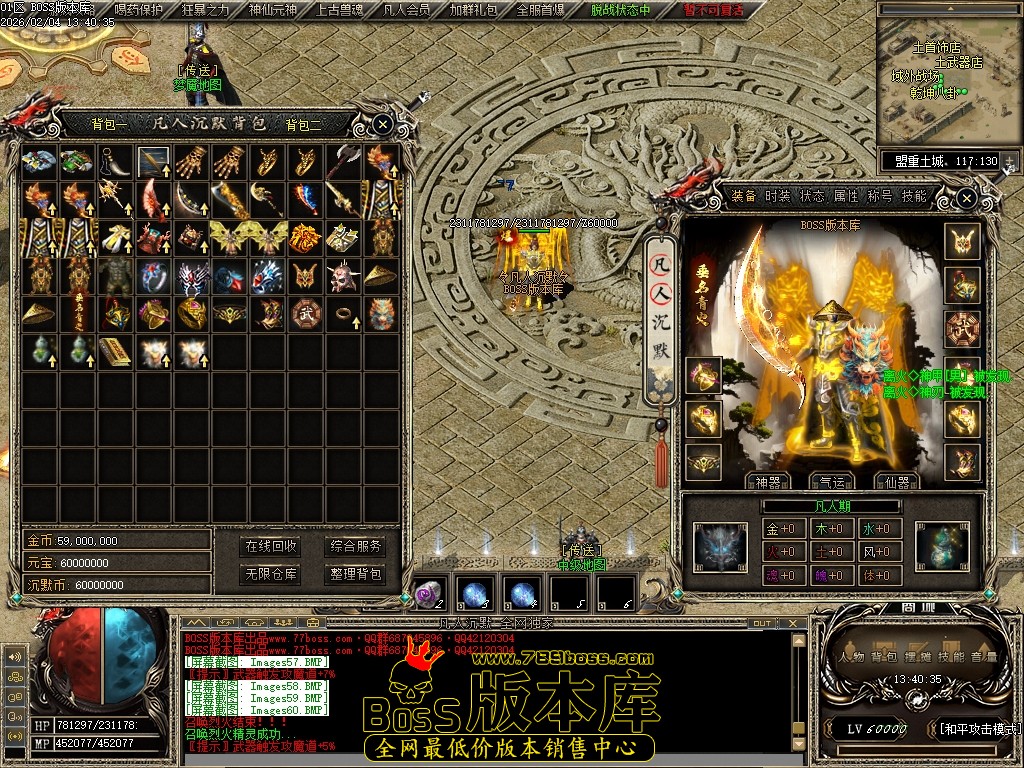
Task: Open the 属性 attributes tab
Action: (x=846, y=196)
